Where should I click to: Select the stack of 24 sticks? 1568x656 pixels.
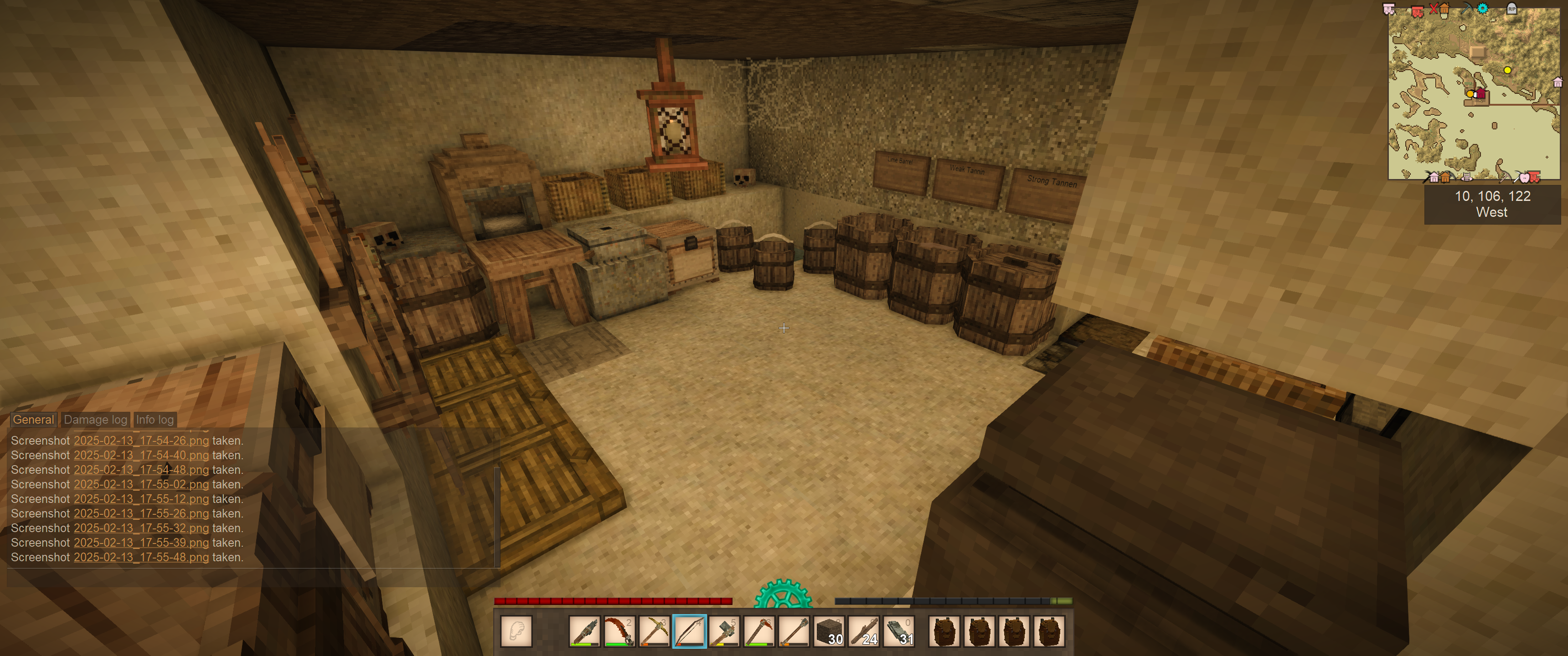click(x=864, y=631)
